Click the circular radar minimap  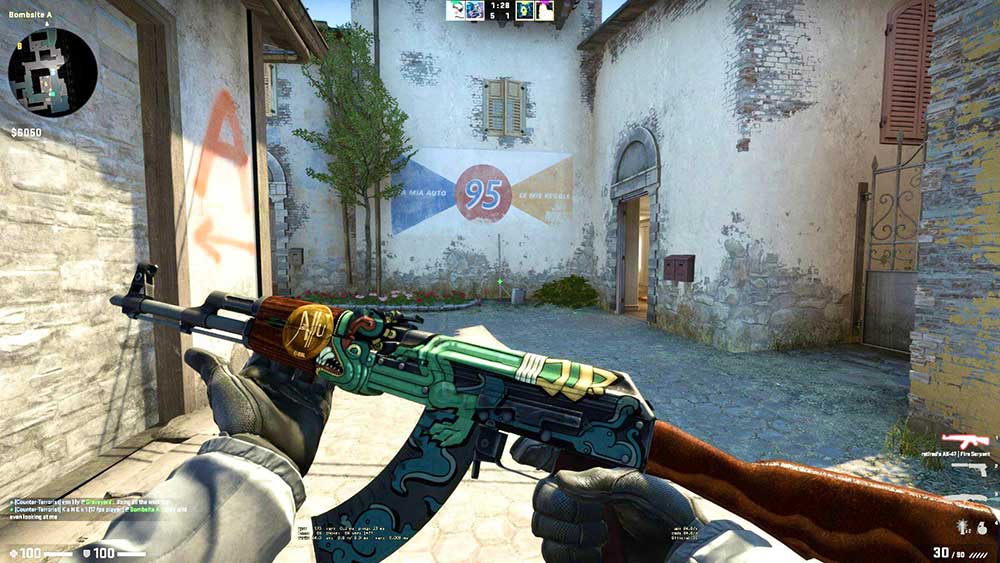52,72
